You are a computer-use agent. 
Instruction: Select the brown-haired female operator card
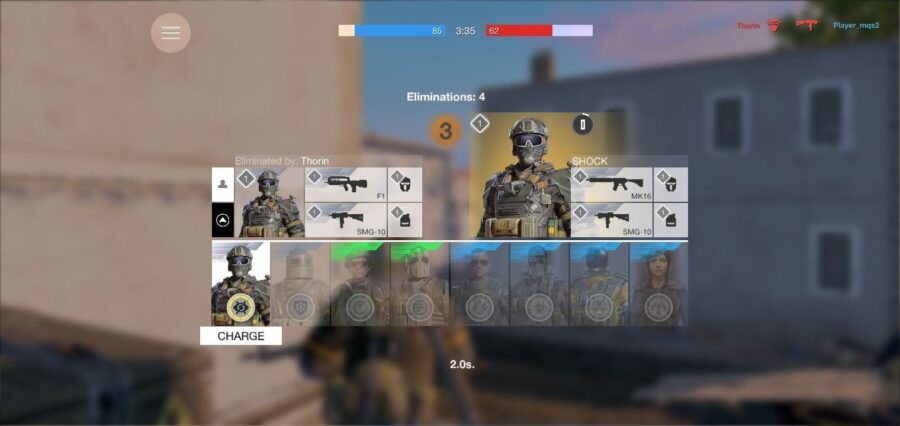[x=658, y=283]
